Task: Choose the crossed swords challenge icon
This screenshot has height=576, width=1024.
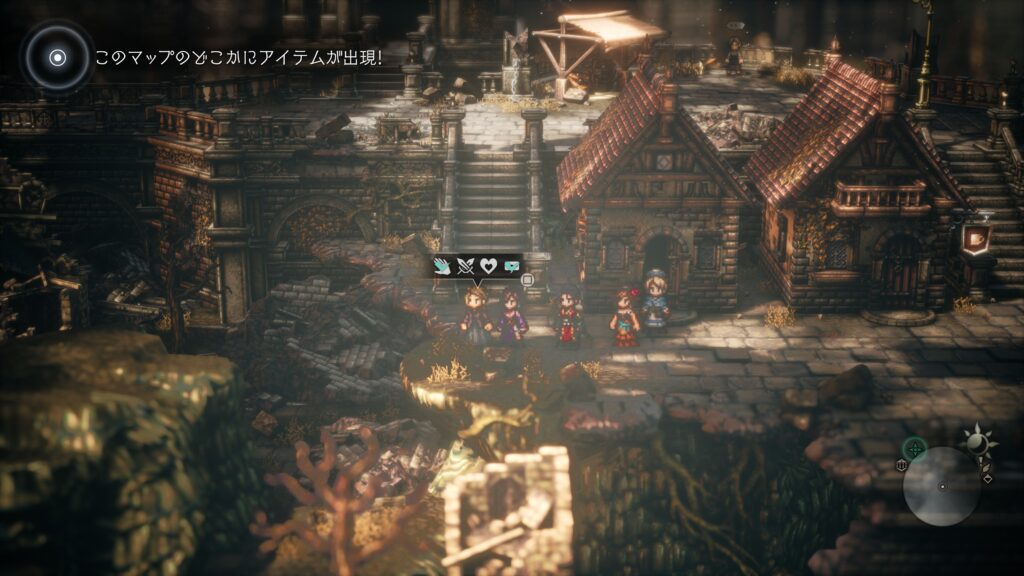Action: click(x=466, y=266)
